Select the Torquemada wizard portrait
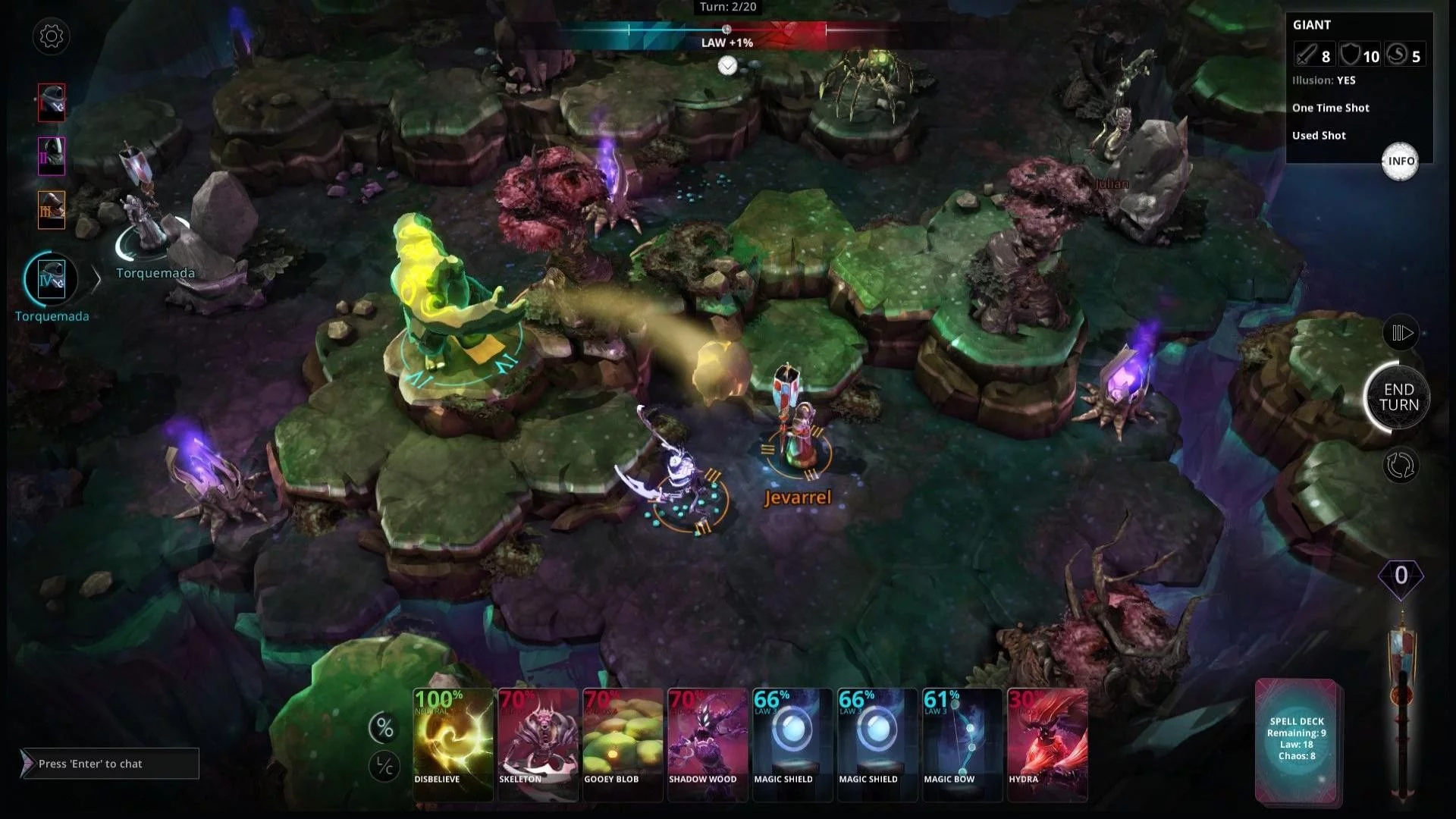Viewport: 1456px width, 819px height. point(52,279)
